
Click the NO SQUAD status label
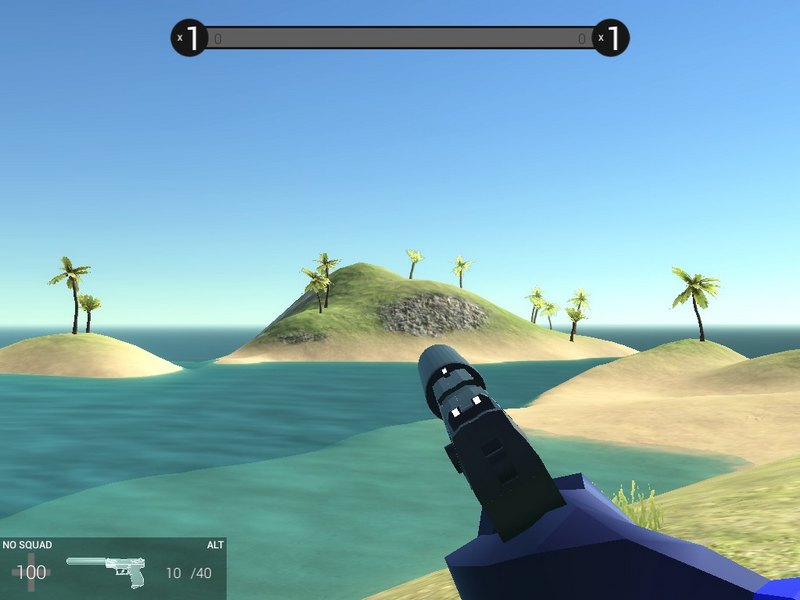click(x=27, y=545)
